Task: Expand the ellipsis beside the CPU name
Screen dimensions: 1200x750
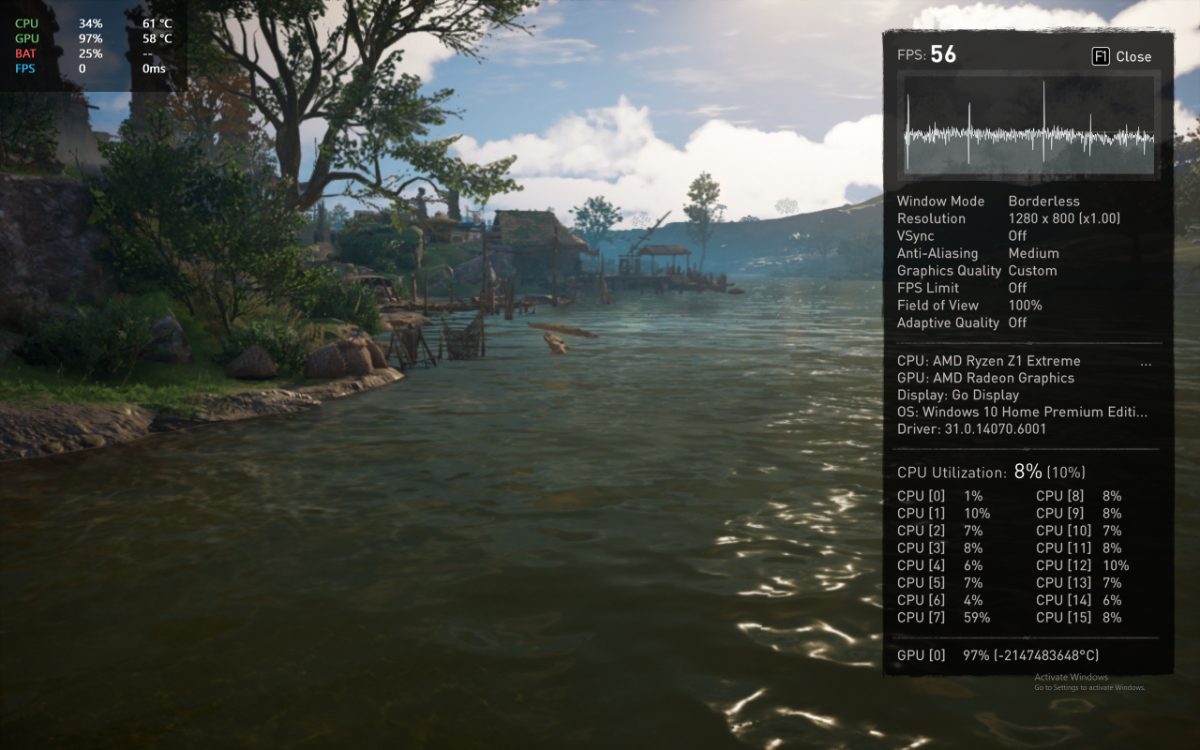Action: pyautogui.click(x=1146, y=363)
